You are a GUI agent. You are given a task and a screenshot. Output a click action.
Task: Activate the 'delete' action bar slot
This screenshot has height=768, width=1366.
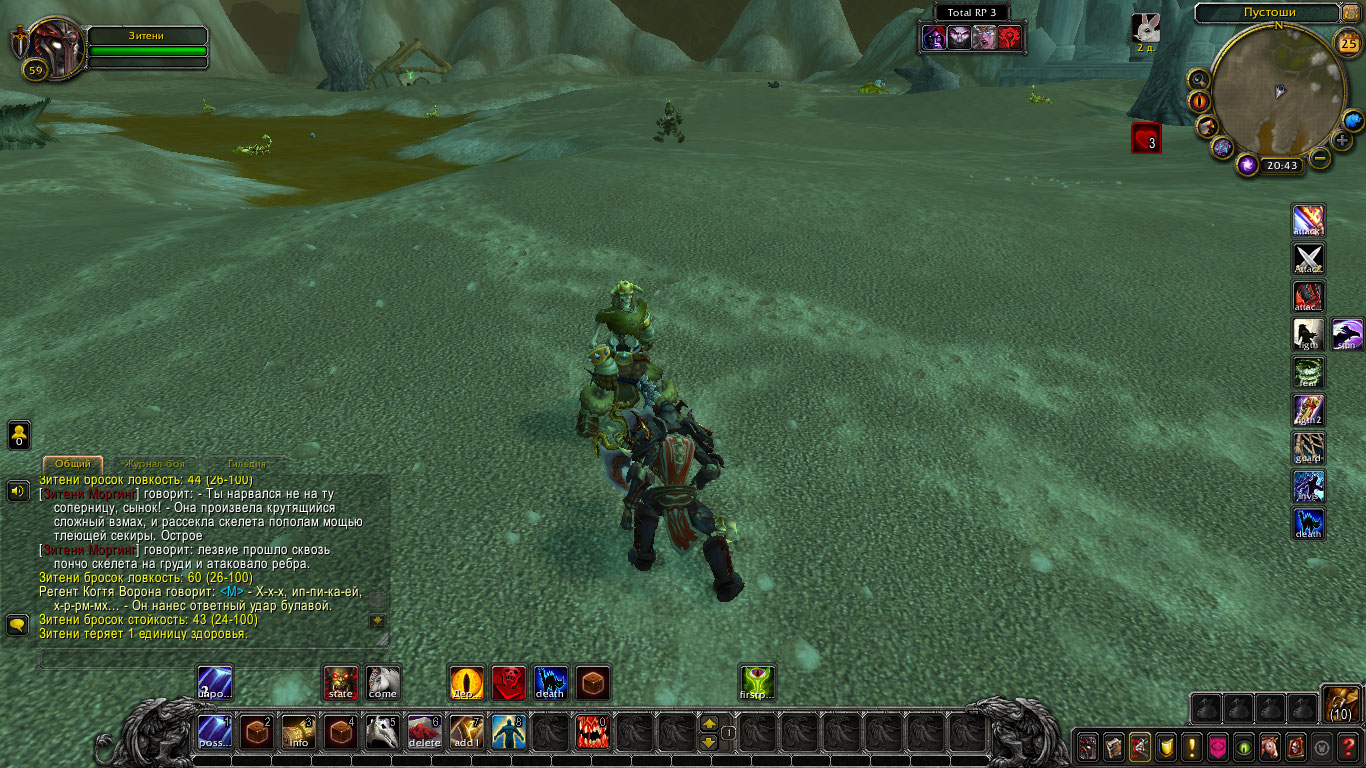coord(424,732)
